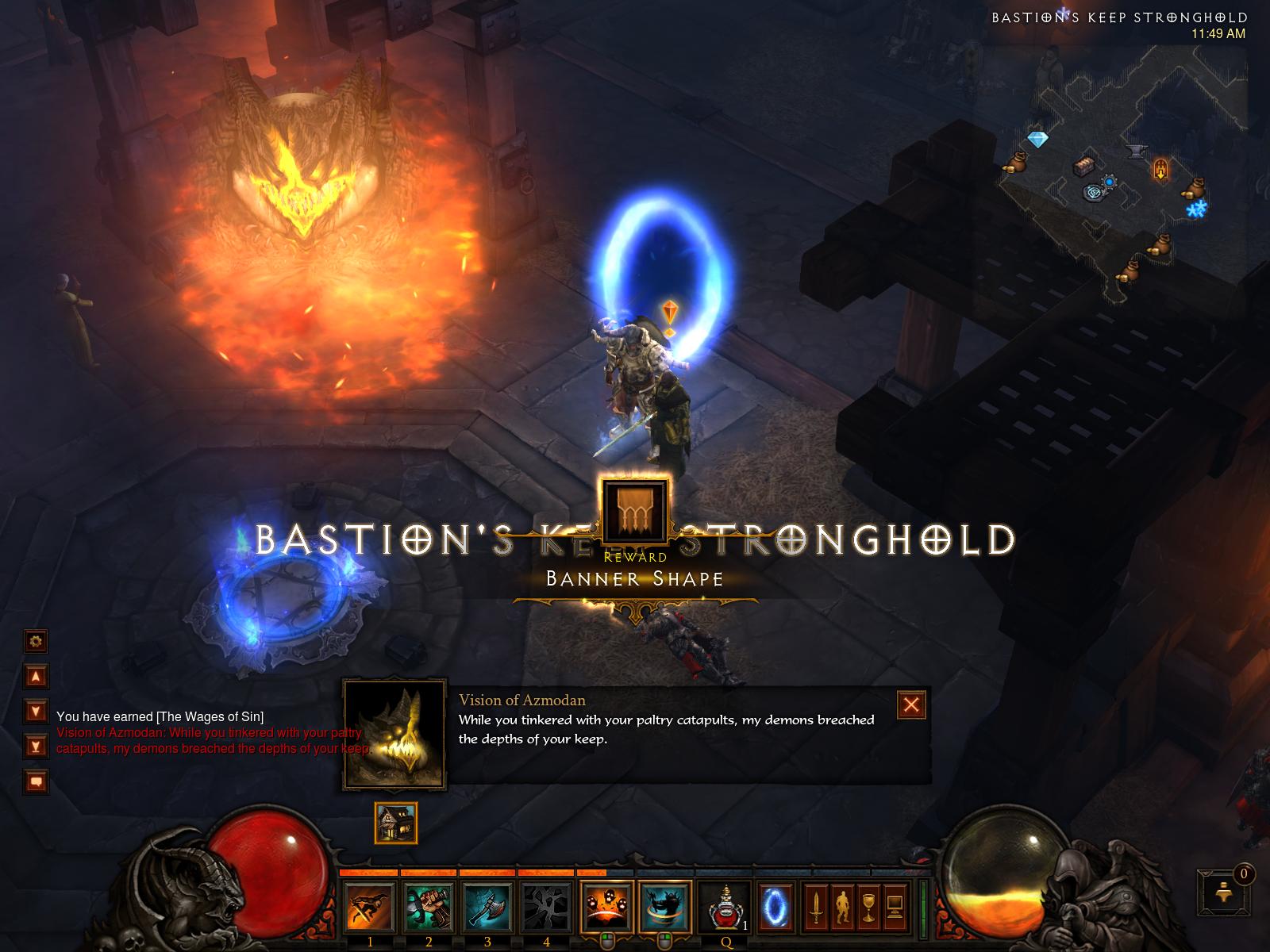Open the sword icon menu button
This screenshot has width=1270, height=952.
pos(814,907)
